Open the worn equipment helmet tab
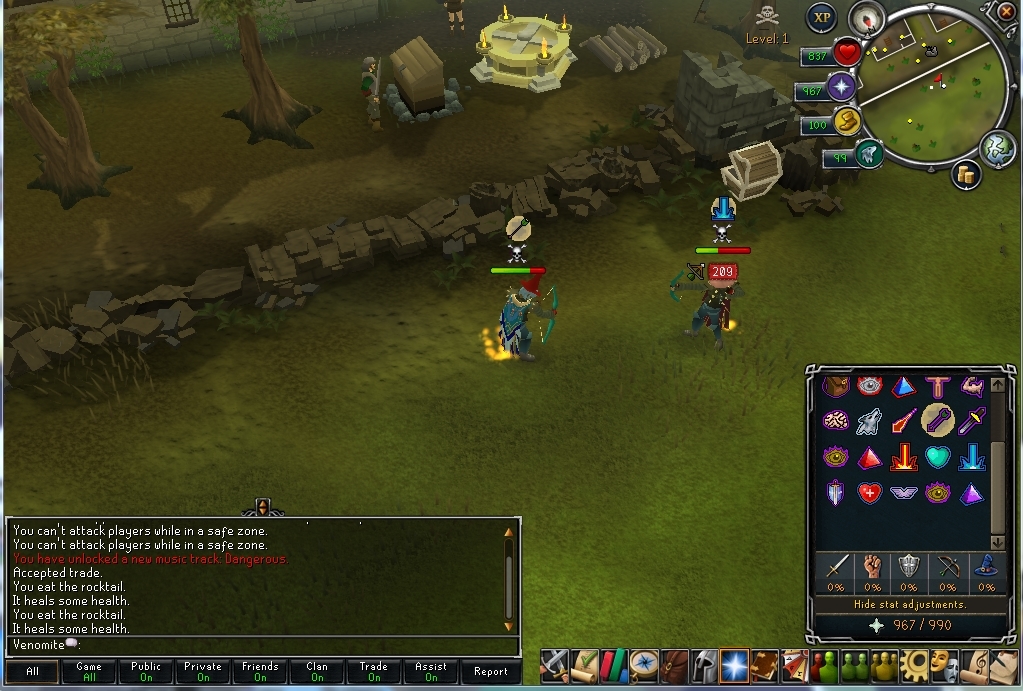 (x=704, y=664)
